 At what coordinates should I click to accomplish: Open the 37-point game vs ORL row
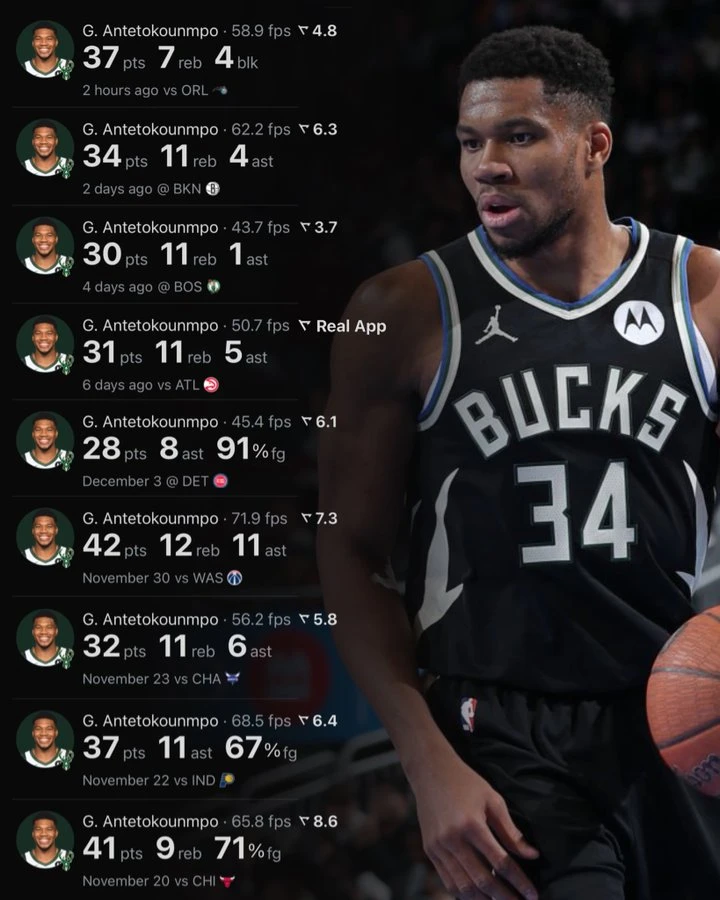180,58
